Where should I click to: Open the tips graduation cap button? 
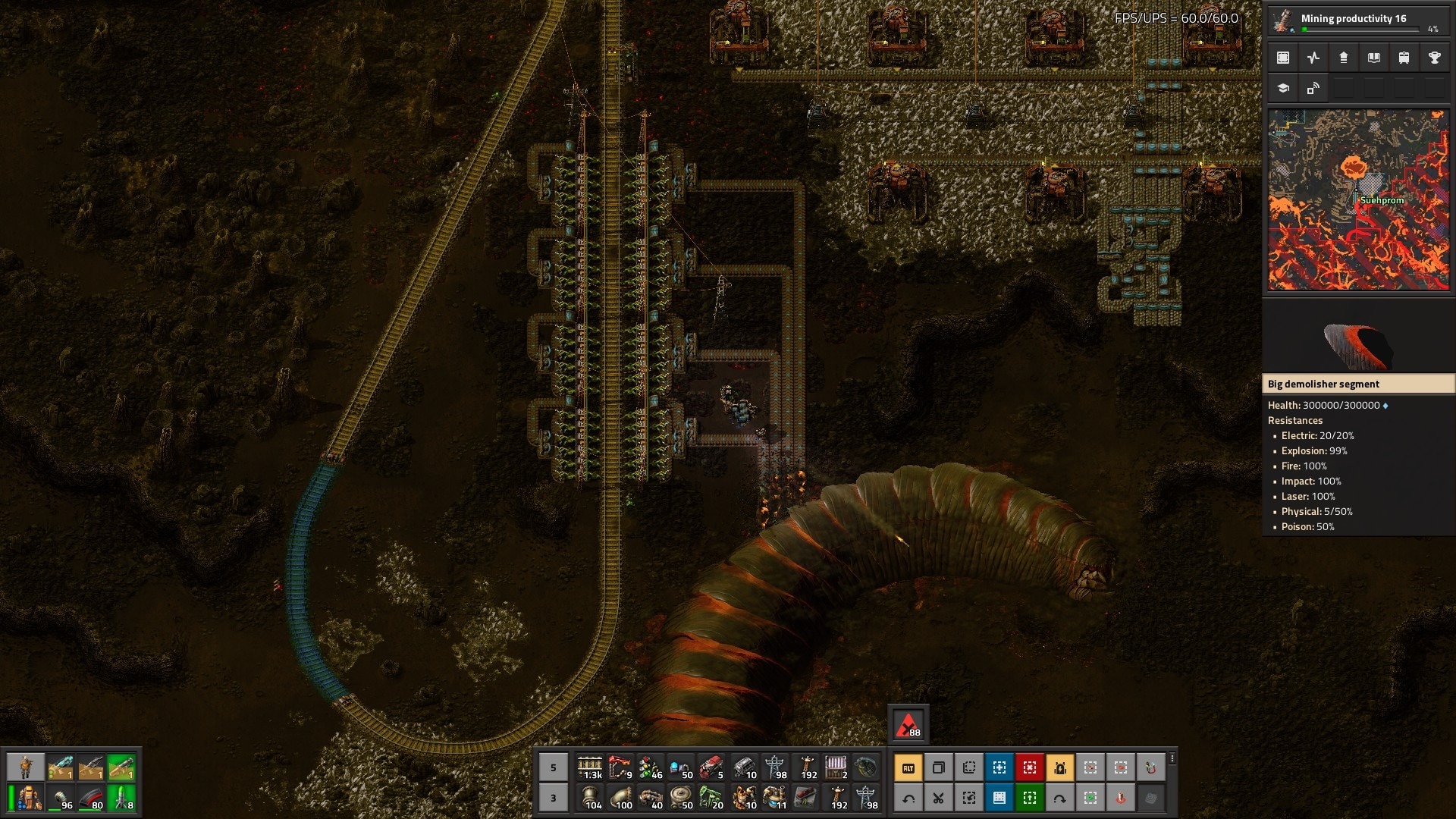tap(1283, 88)
